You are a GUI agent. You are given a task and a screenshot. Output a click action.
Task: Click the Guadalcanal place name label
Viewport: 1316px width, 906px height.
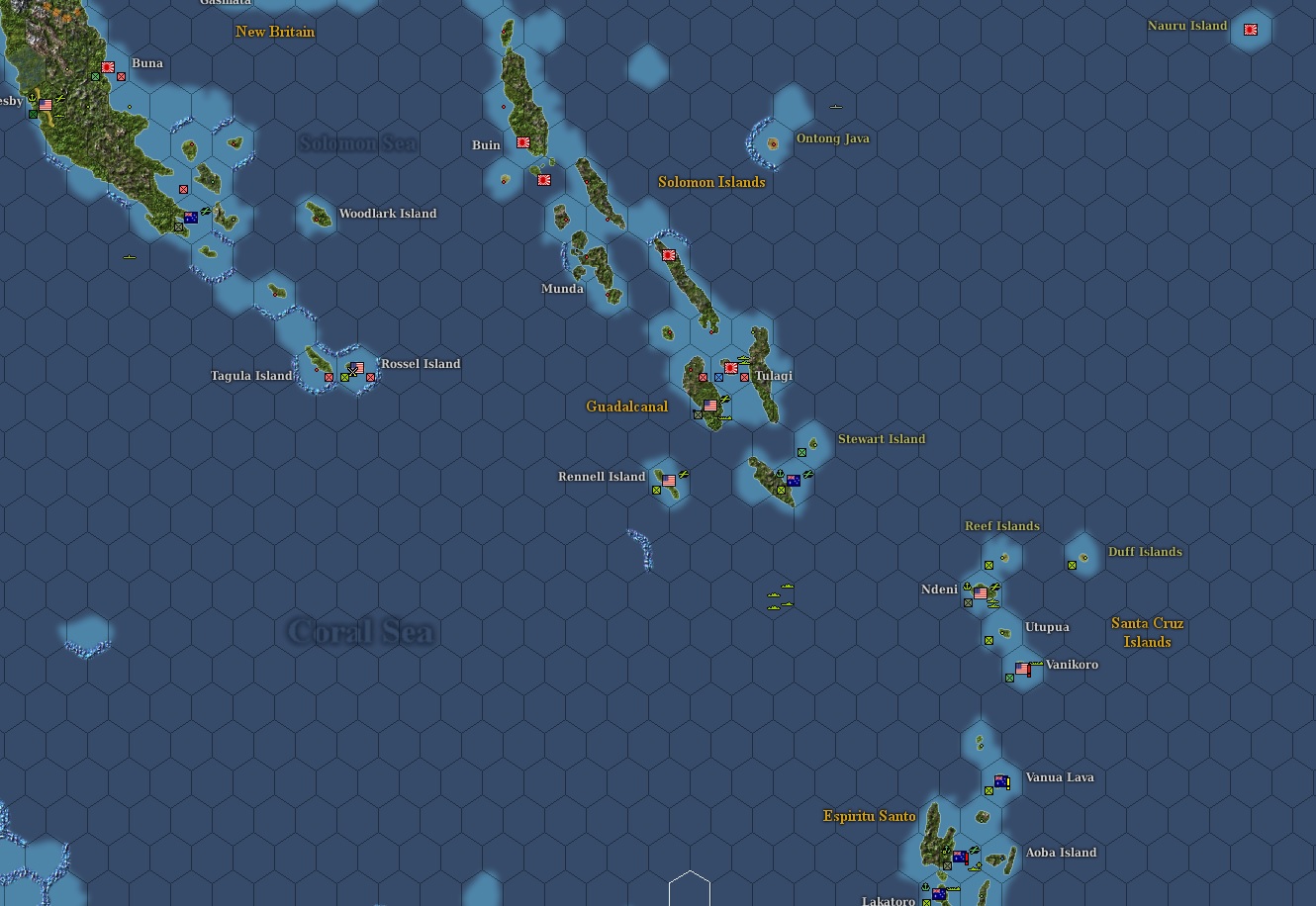(x=625, y=407)
